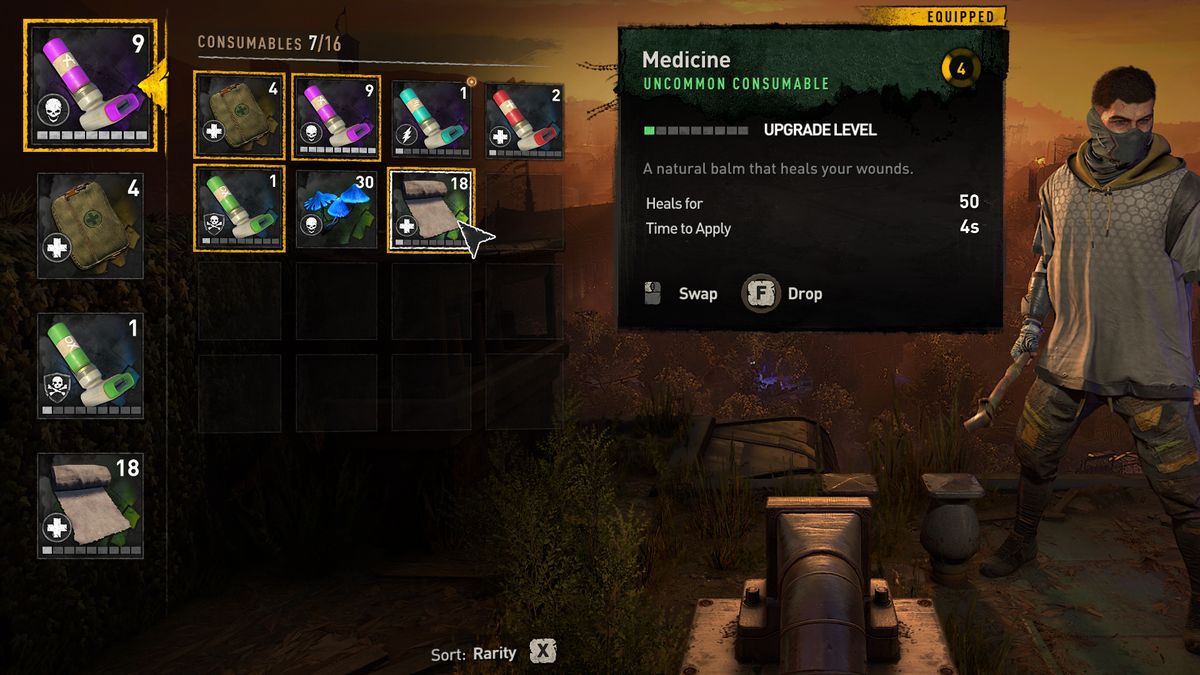Image resolution: width=1200 pixels, height=675 pixels.
Task: Pick the blue mushrooms stack of 30
Action: click(336, 209)
